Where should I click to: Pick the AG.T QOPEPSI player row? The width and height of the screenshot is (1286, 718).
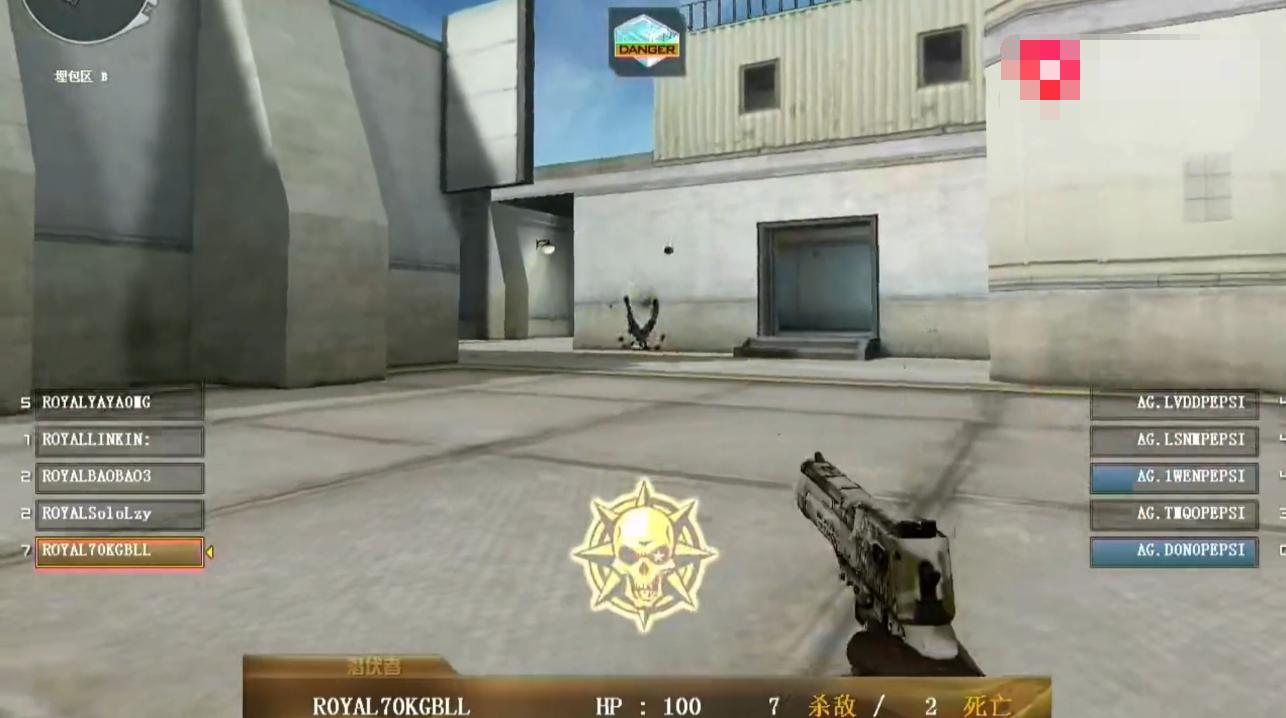(1174, 514)
